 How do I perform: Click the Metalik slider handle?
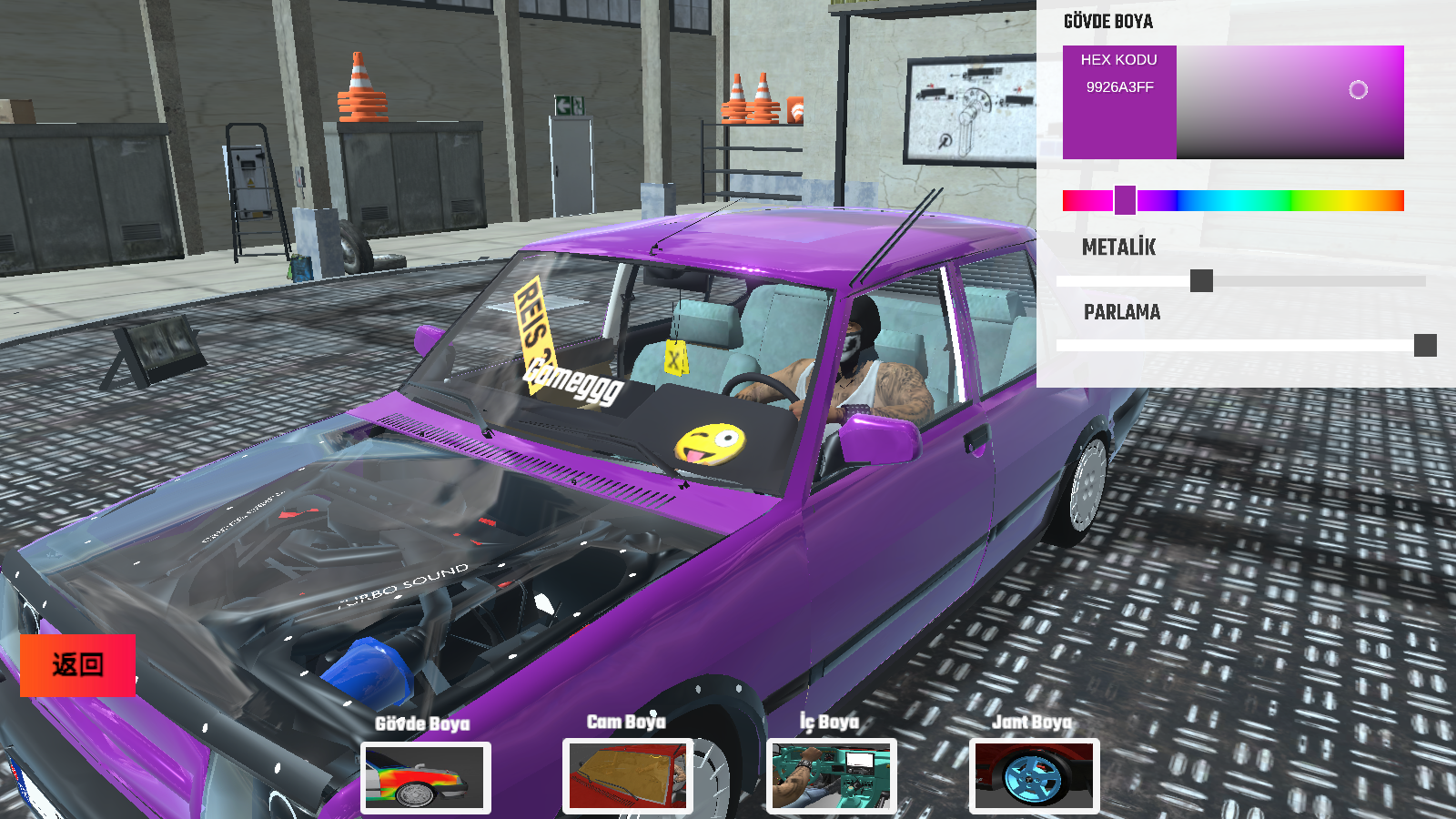1201,281
